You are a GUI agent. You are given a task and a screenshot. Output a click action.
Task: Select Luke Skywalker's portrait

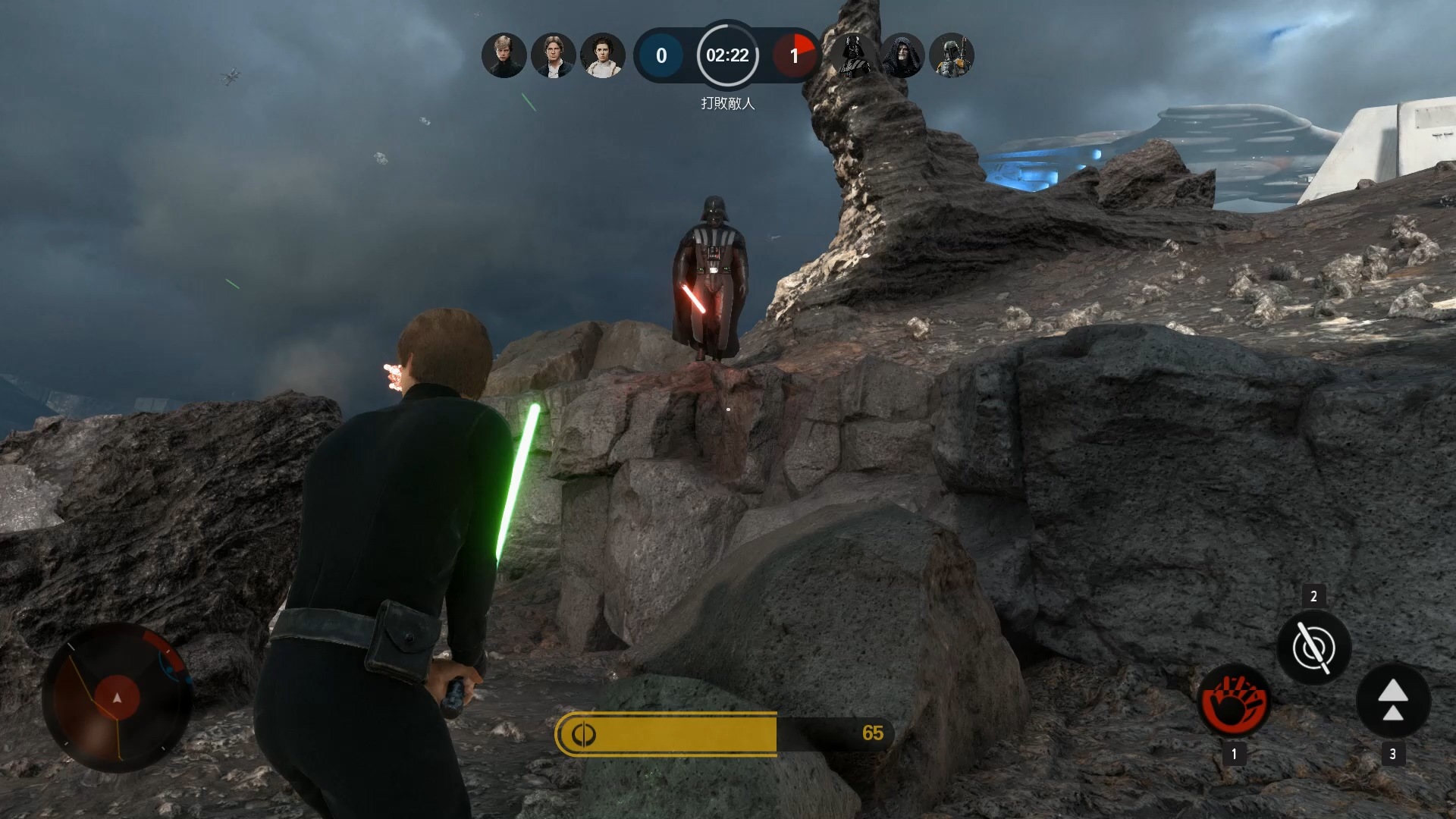(x=504, y=55)
